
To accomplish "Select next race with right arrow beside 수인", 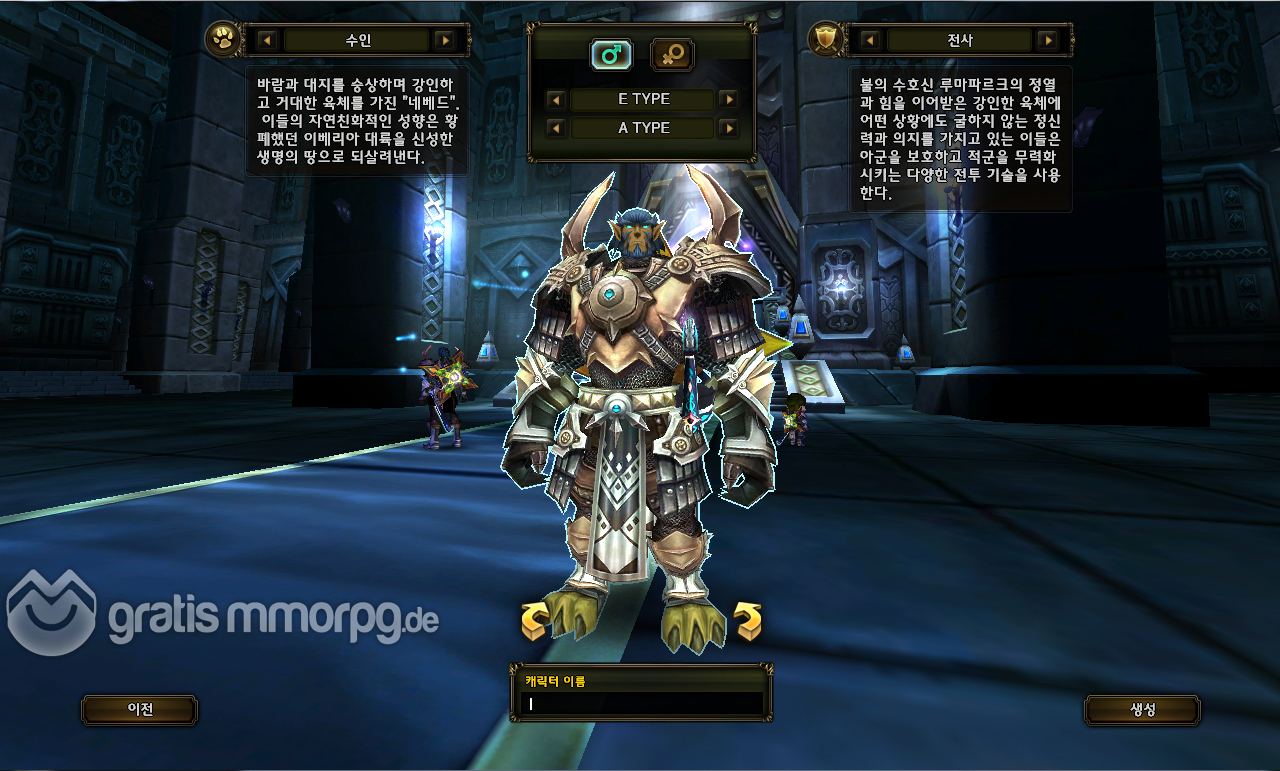I will (445, 41).
